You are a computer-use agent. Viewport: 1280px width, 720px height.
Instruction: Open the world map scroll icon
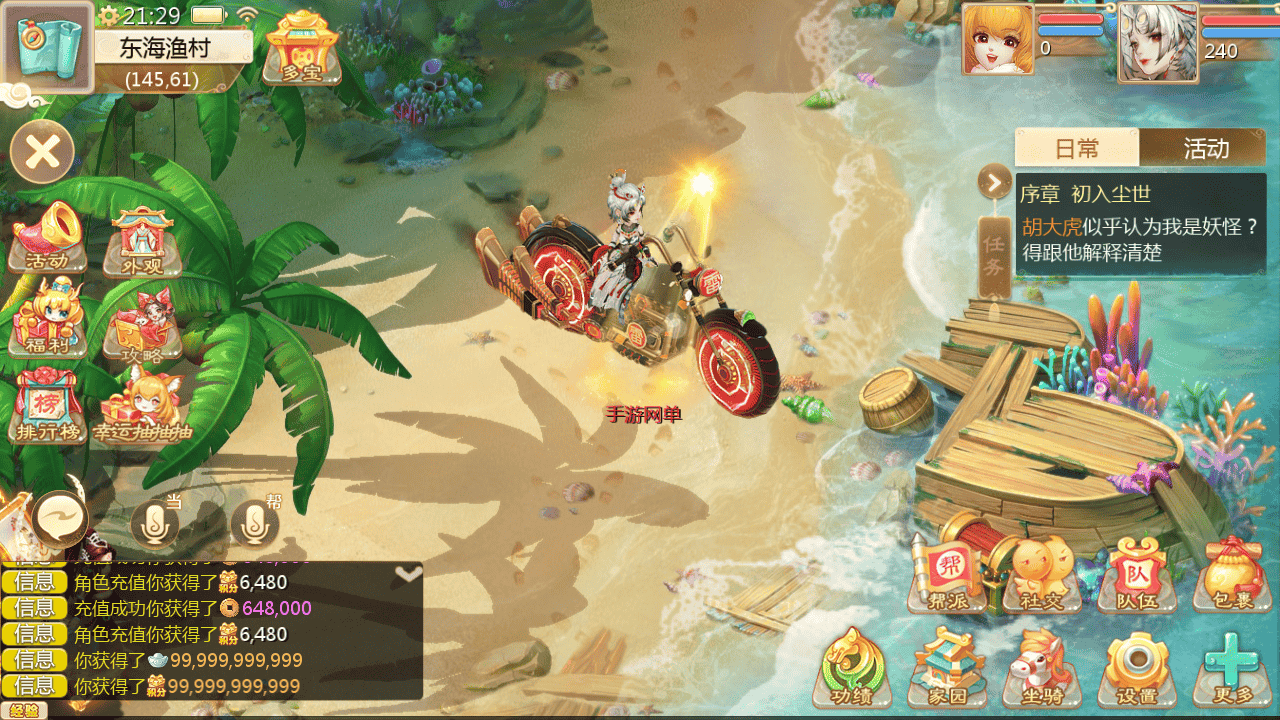tap(47, 47)
